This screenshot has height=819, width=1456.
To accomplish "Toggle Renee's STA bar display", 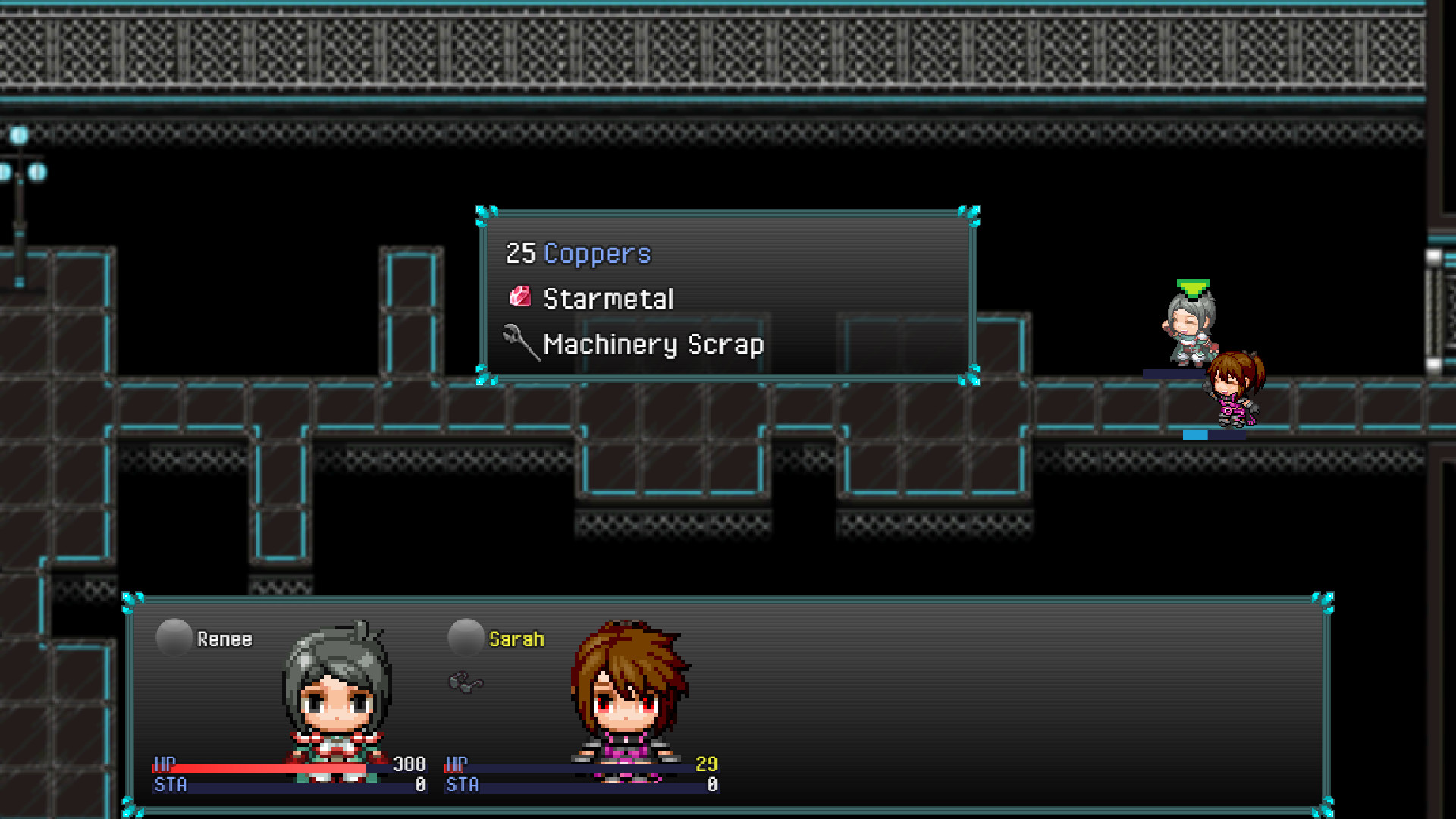I will pyautogui.click(x=288, y=786).
